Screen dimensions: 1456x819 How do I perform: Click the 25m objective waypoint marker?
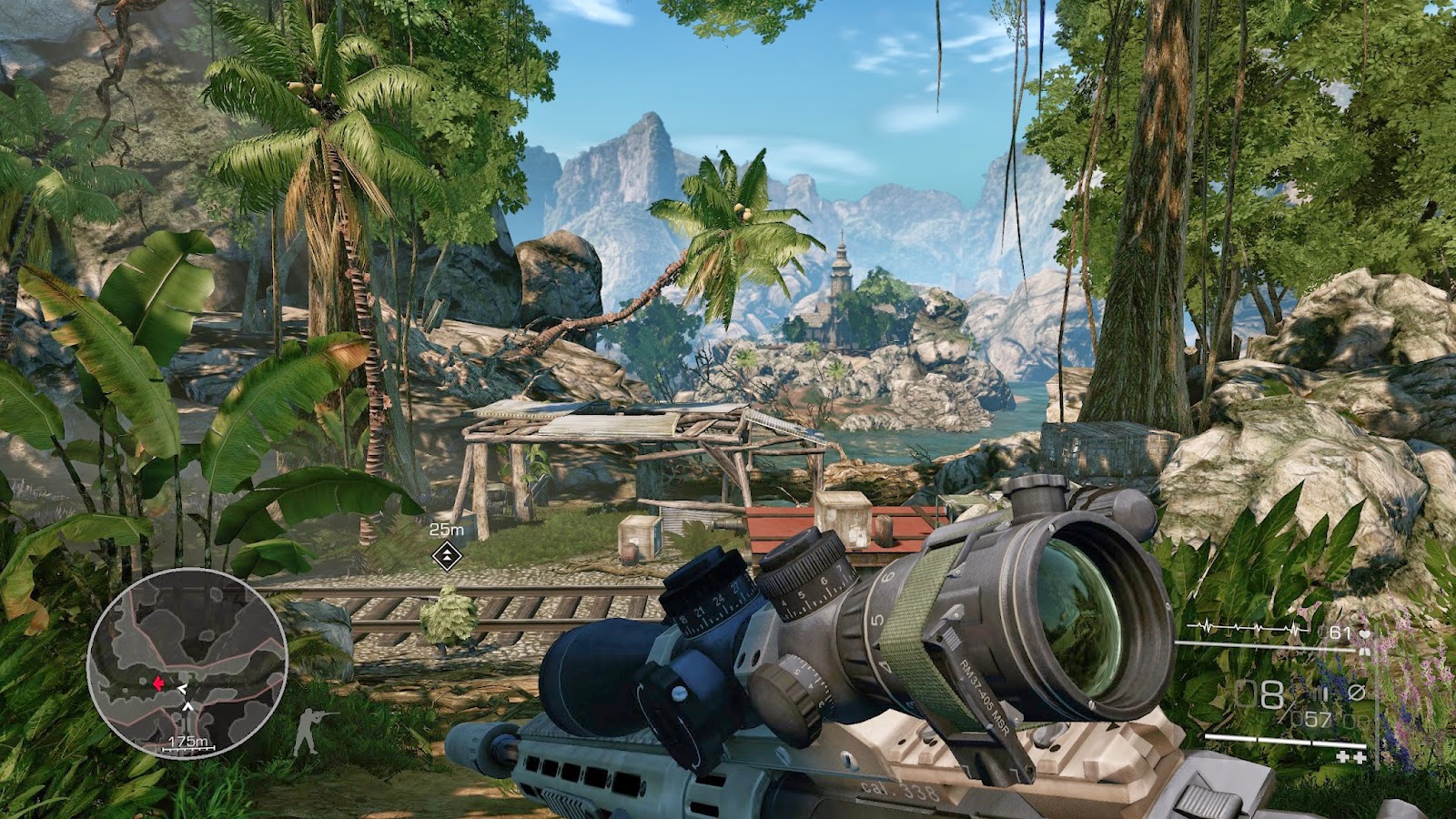tap(447, 554)
